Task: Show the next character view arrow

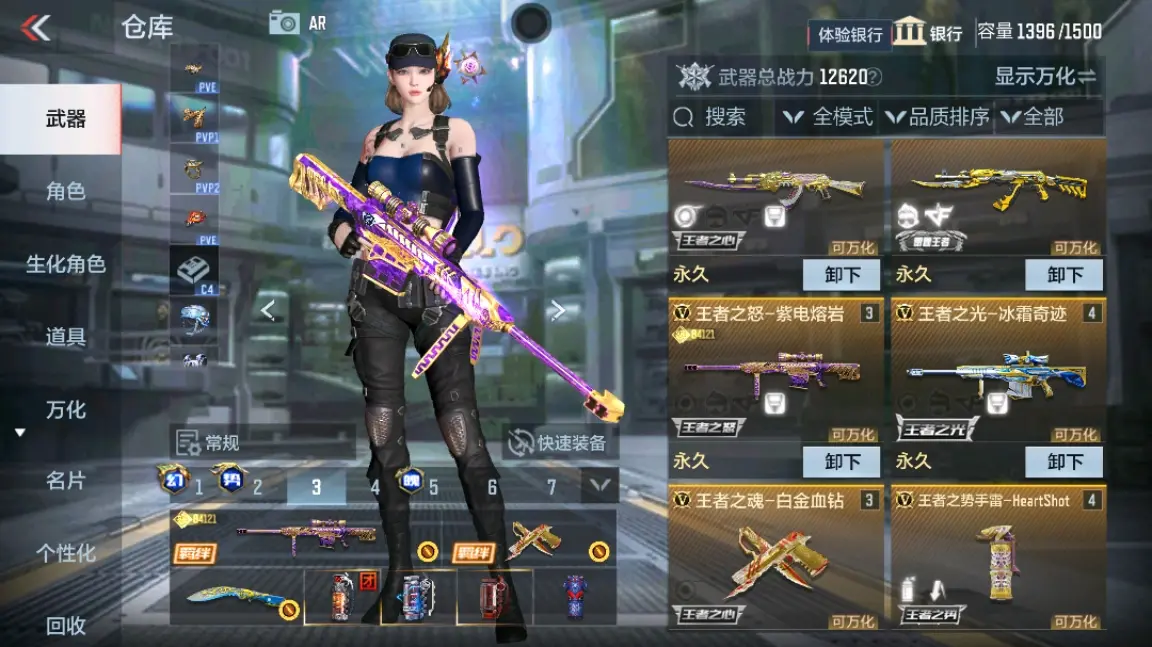Action: 558,311
